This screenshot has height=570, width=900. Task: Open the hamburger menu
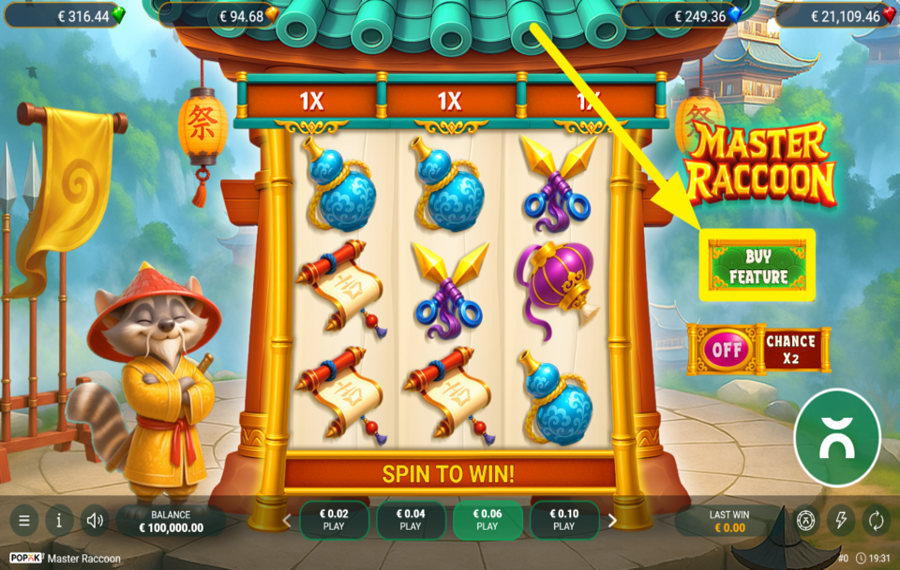pyautogui.click(x=24, y=520)
